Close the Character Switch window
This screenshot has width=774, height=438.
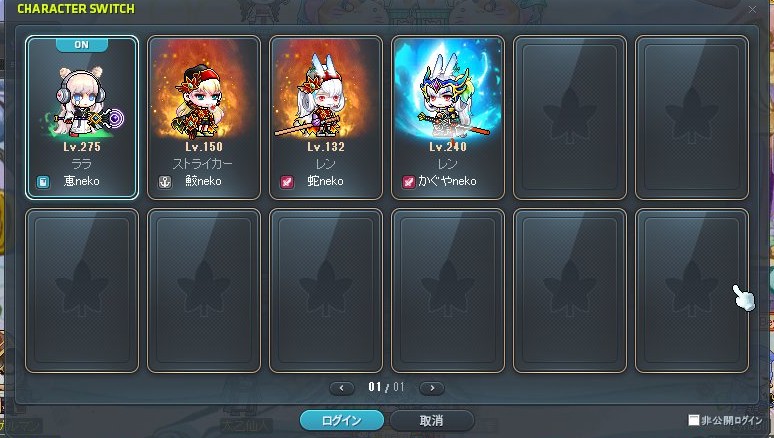(x=752, y=9)
